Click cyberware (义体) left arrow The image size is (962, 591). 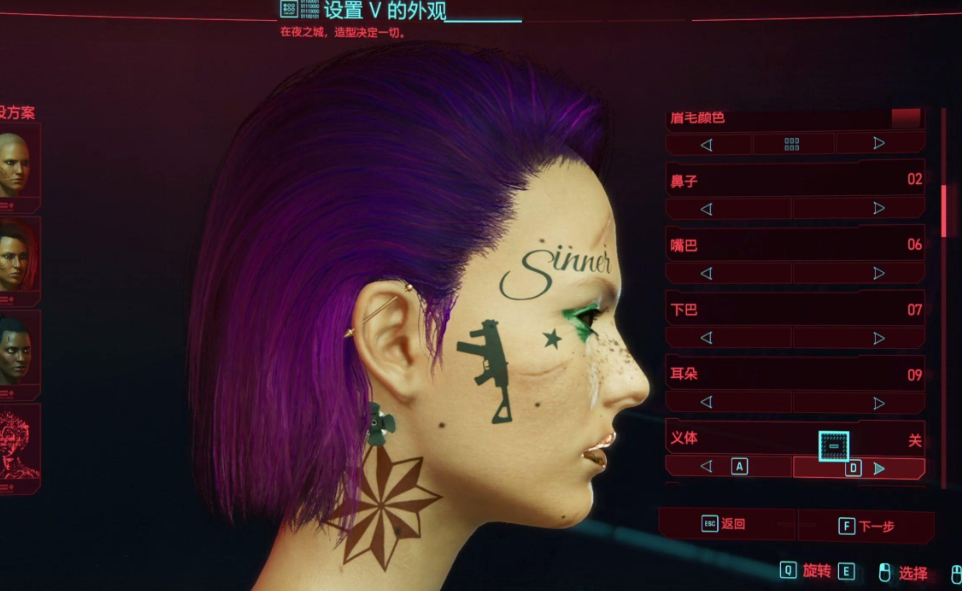pyautogui.click(x=707, y=467)
